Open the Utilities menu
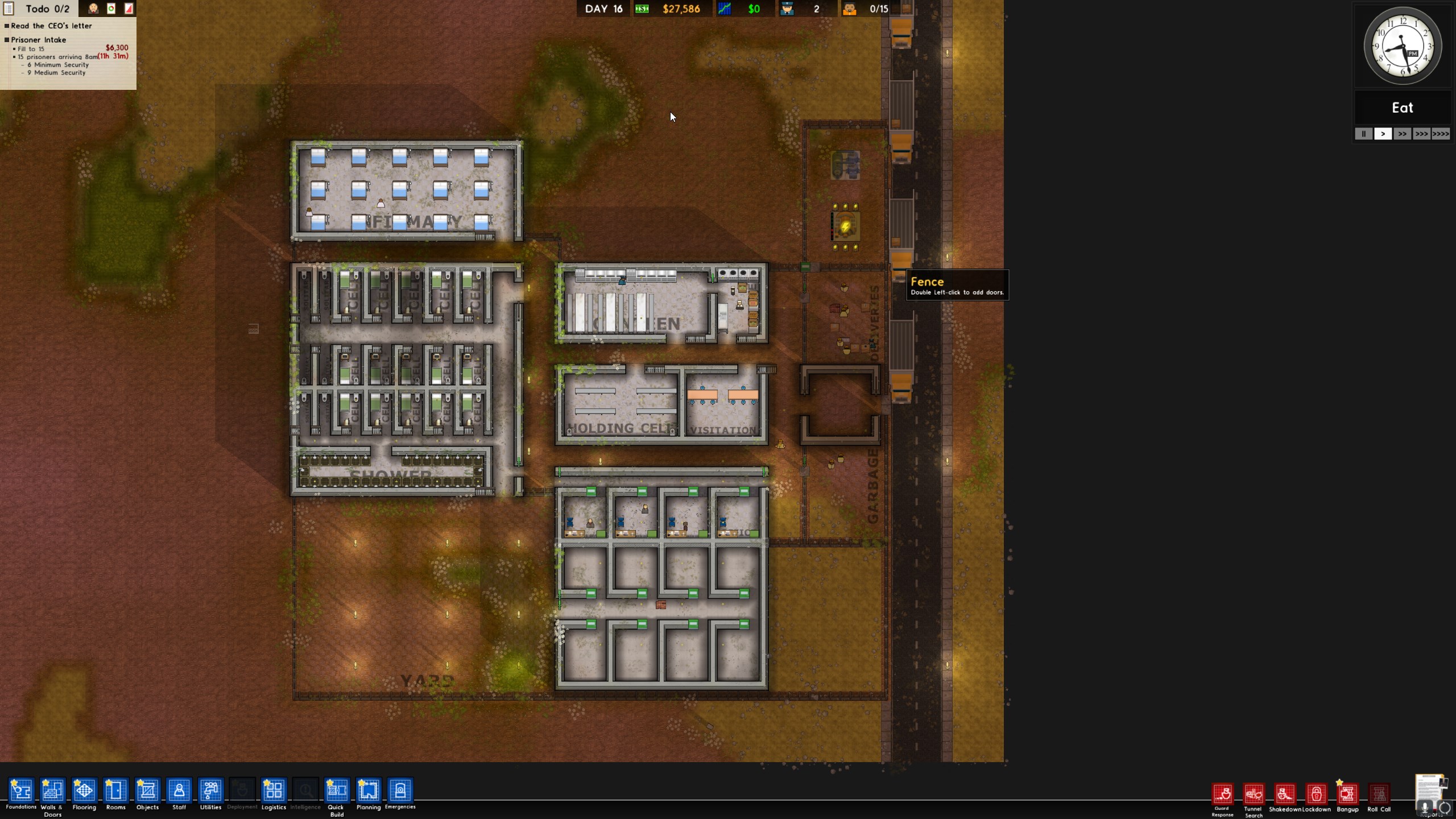The width and height of the screenshot is (1456, 819). click(210, 791)
